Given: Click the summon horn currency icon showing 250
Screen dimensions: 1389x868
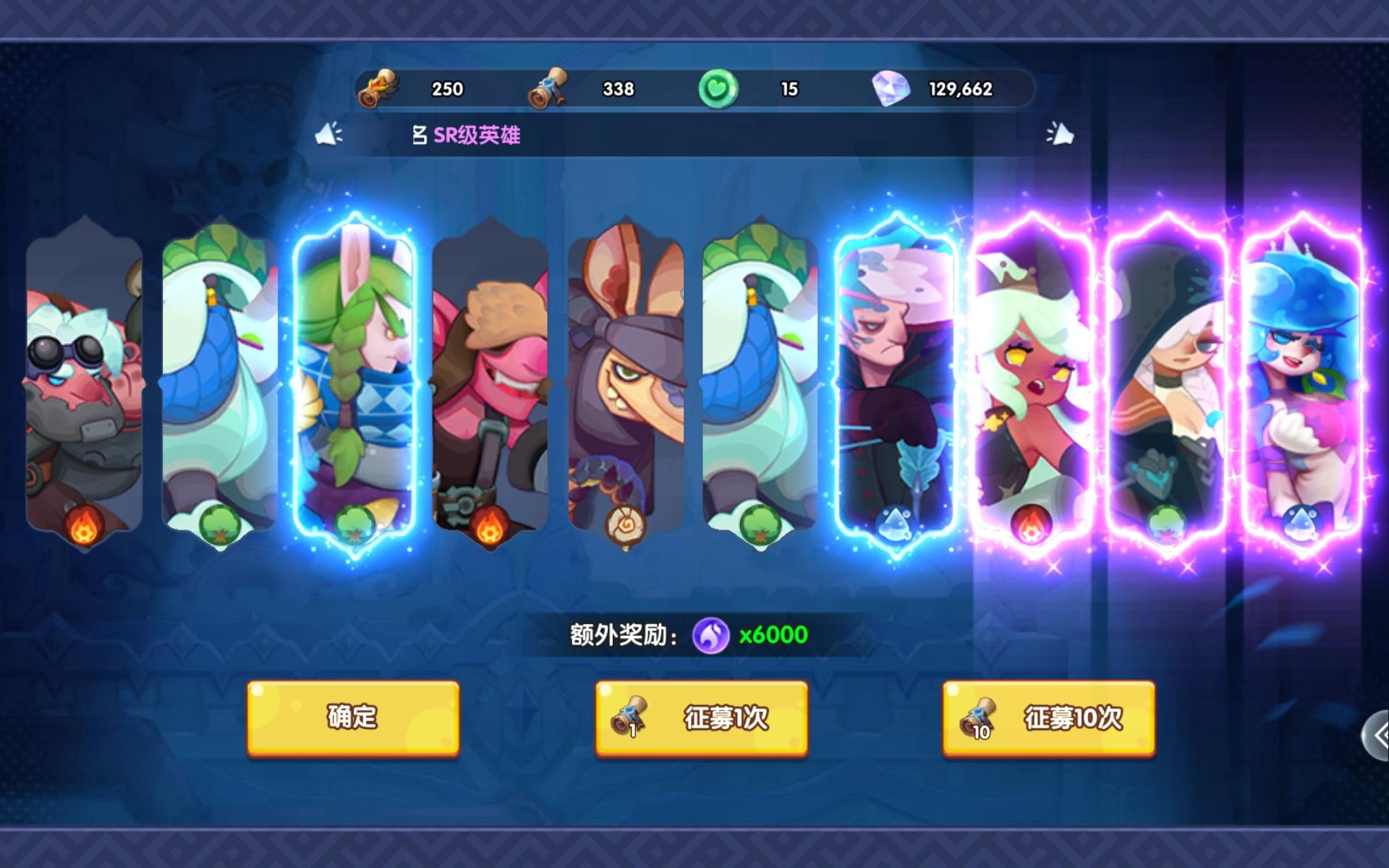Looking at the screenshot, I should click(x=379, y=88).
